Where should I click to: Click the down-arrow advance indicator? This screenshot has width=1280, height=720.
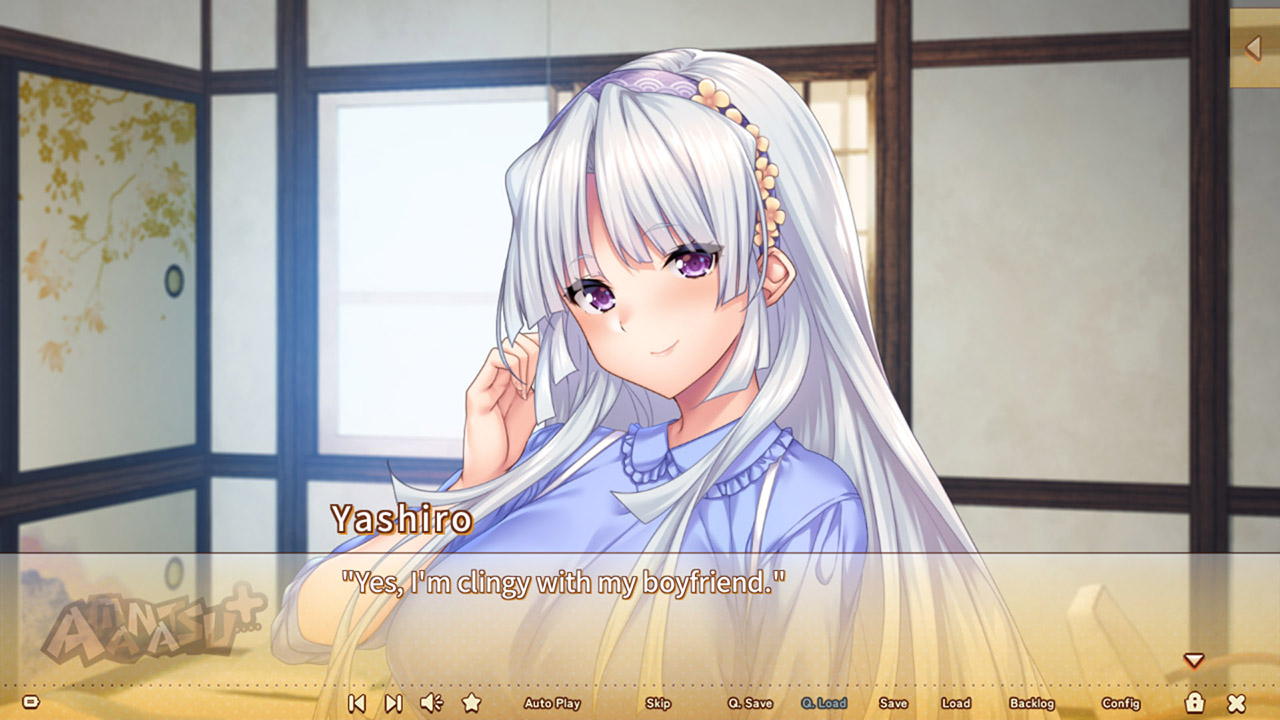point(1194,659)
